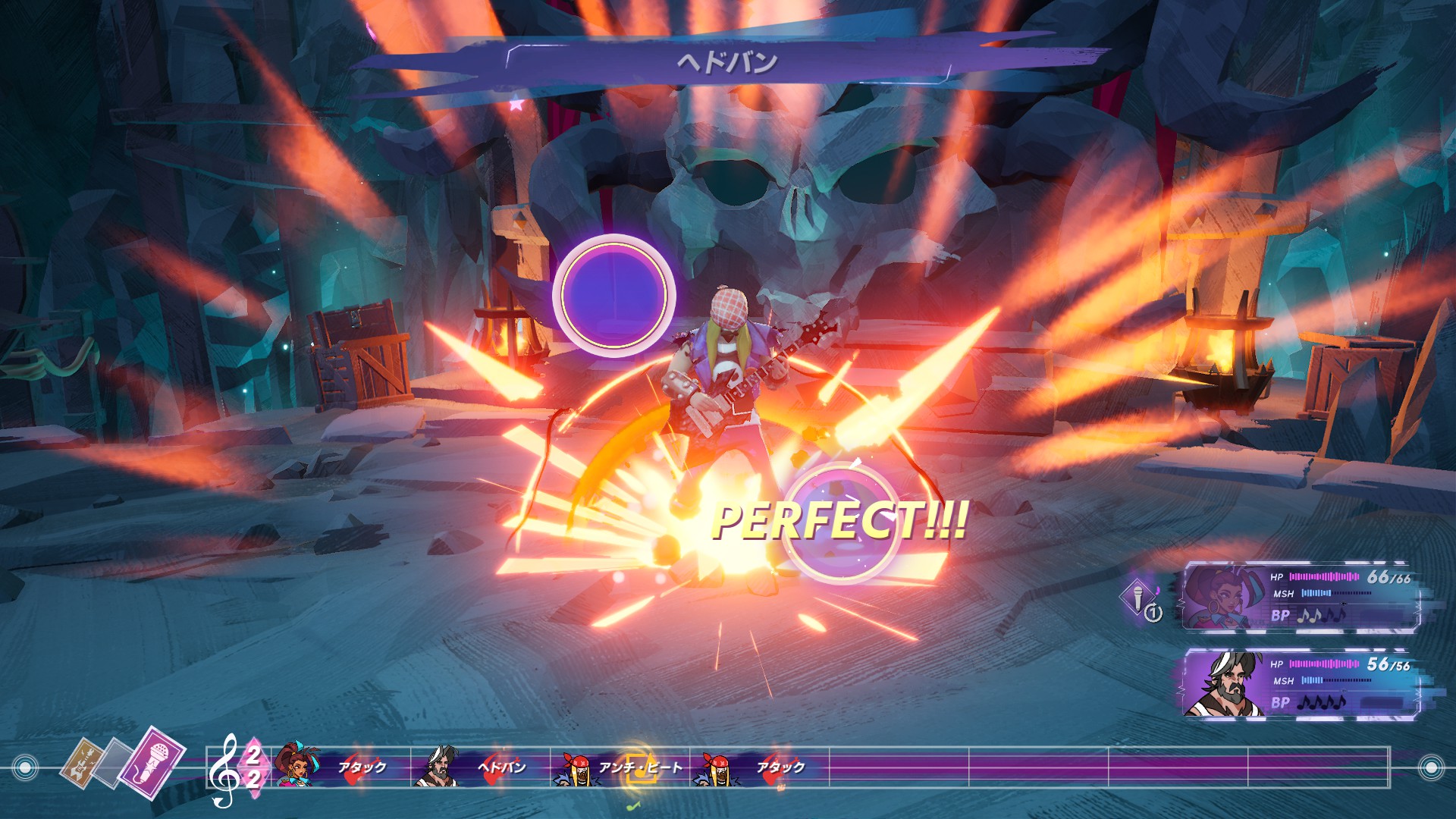Choose the brown guitar card

82,764
